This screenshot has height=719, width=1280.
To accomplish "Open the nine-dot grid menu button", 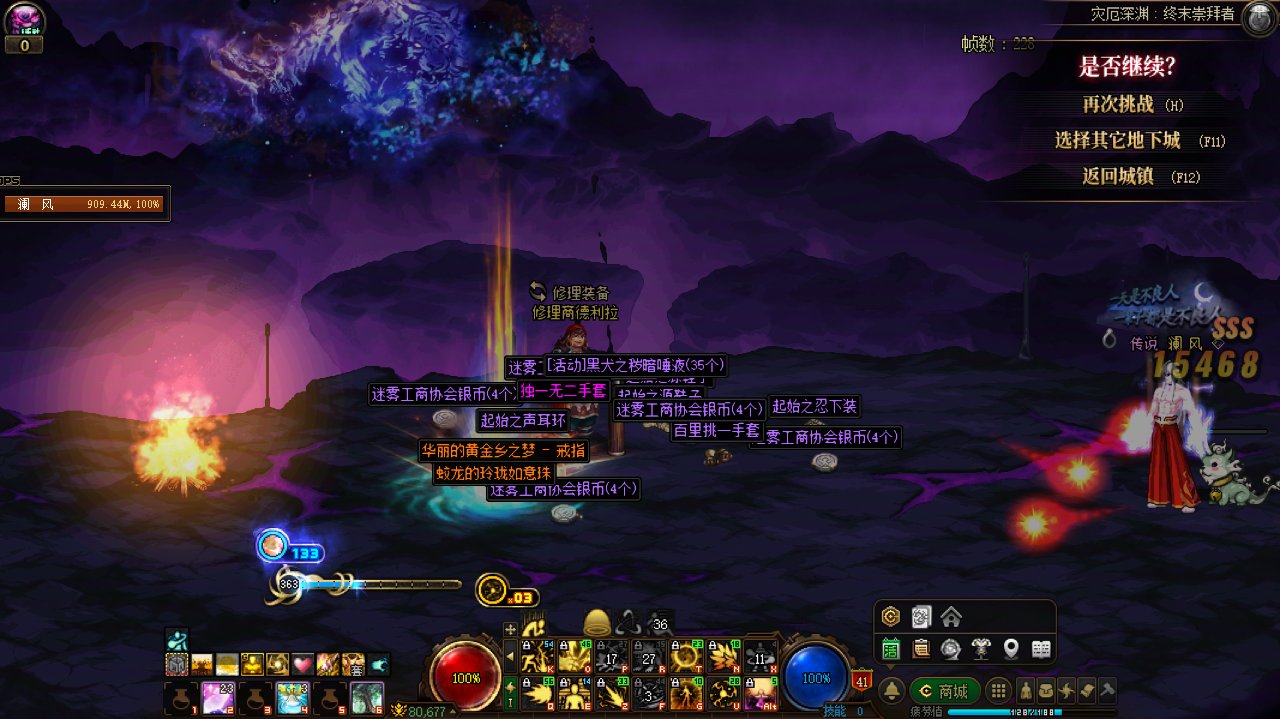I will (997, 691).
